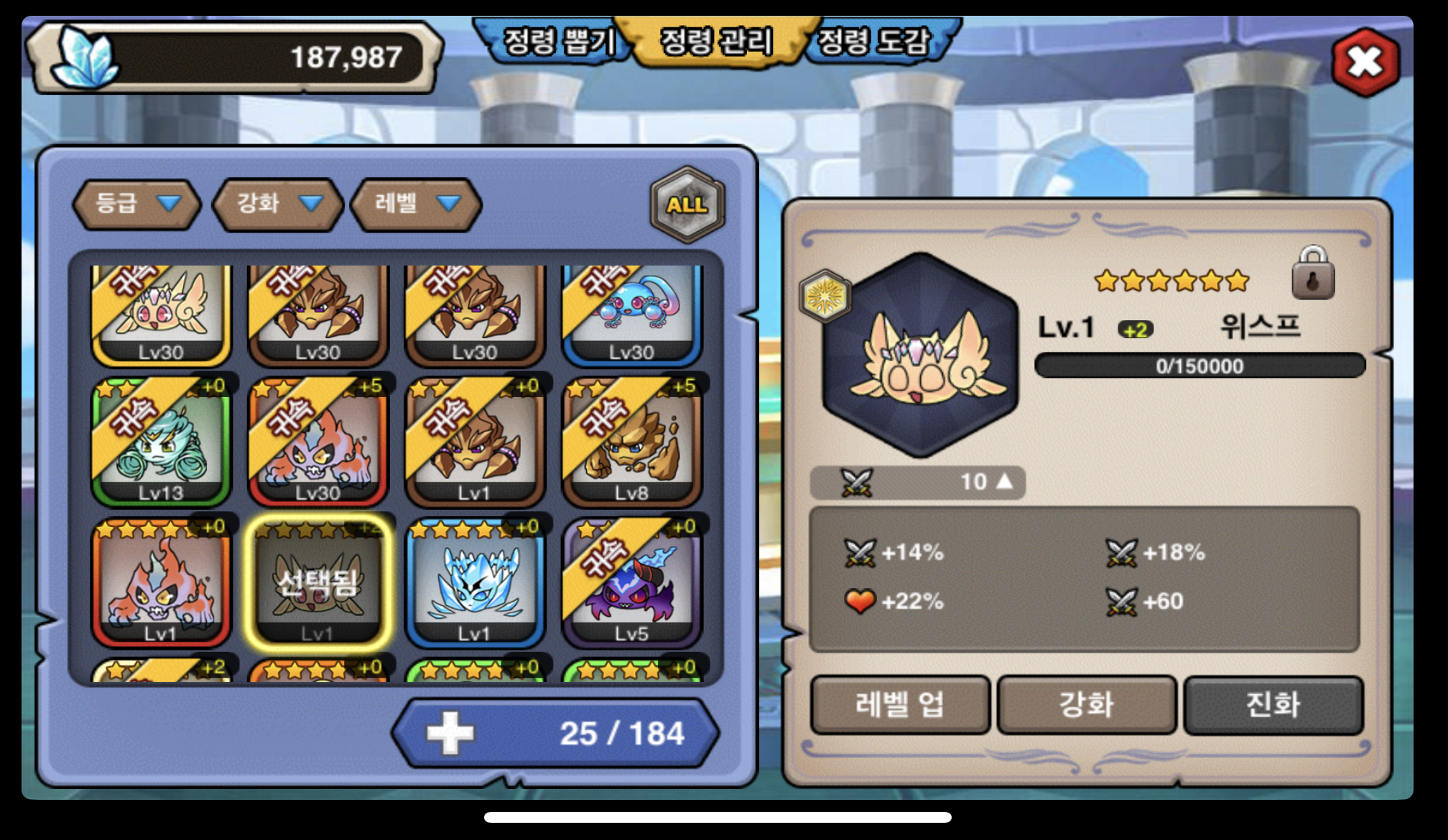1448x840 pixels.
Task: Pick the blue ice spirit Lv1
Action: click(474, 583)
